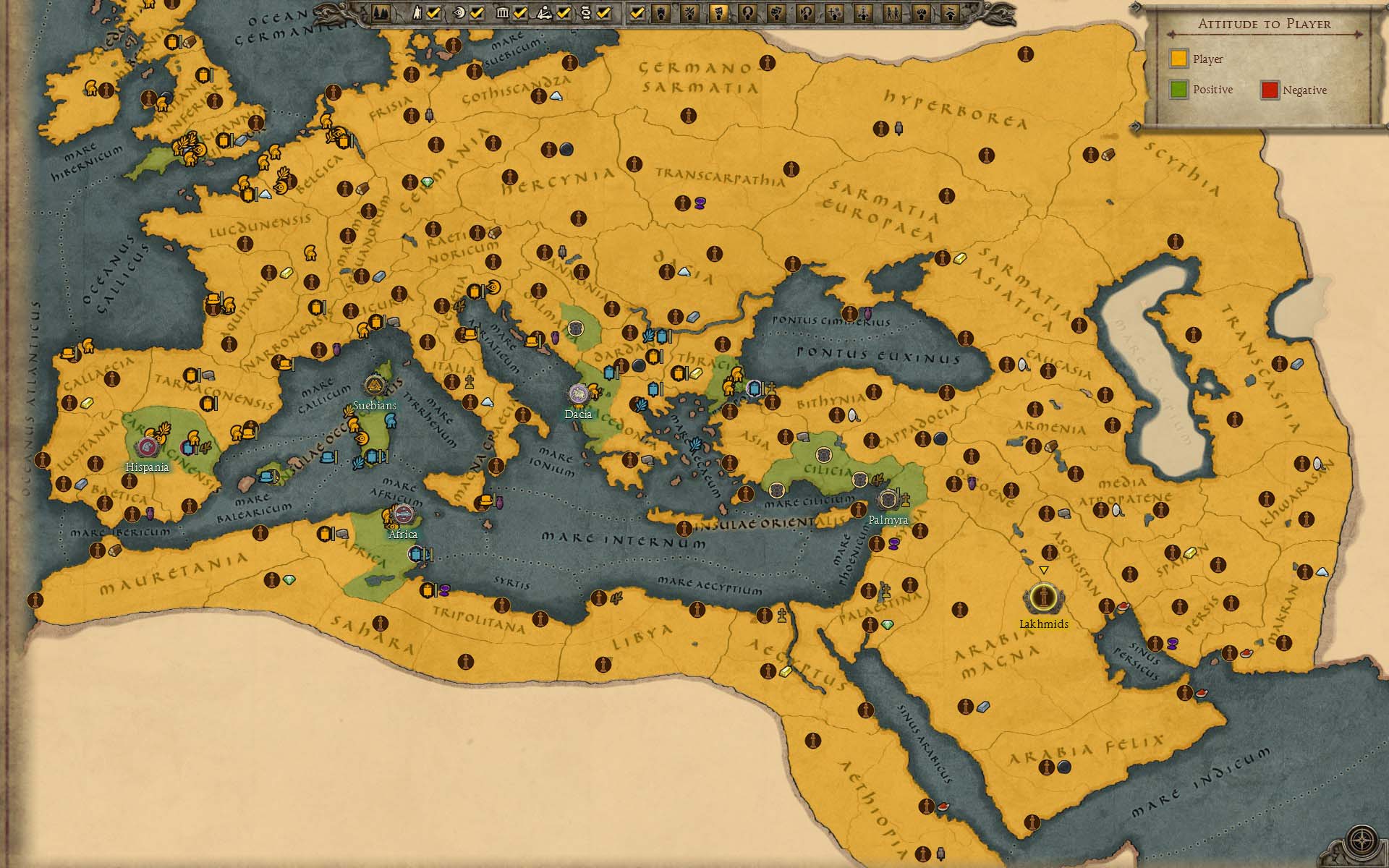Select the Palmyra faction marker
Screen dimensions: 1389x868
(x=888, y=500)
